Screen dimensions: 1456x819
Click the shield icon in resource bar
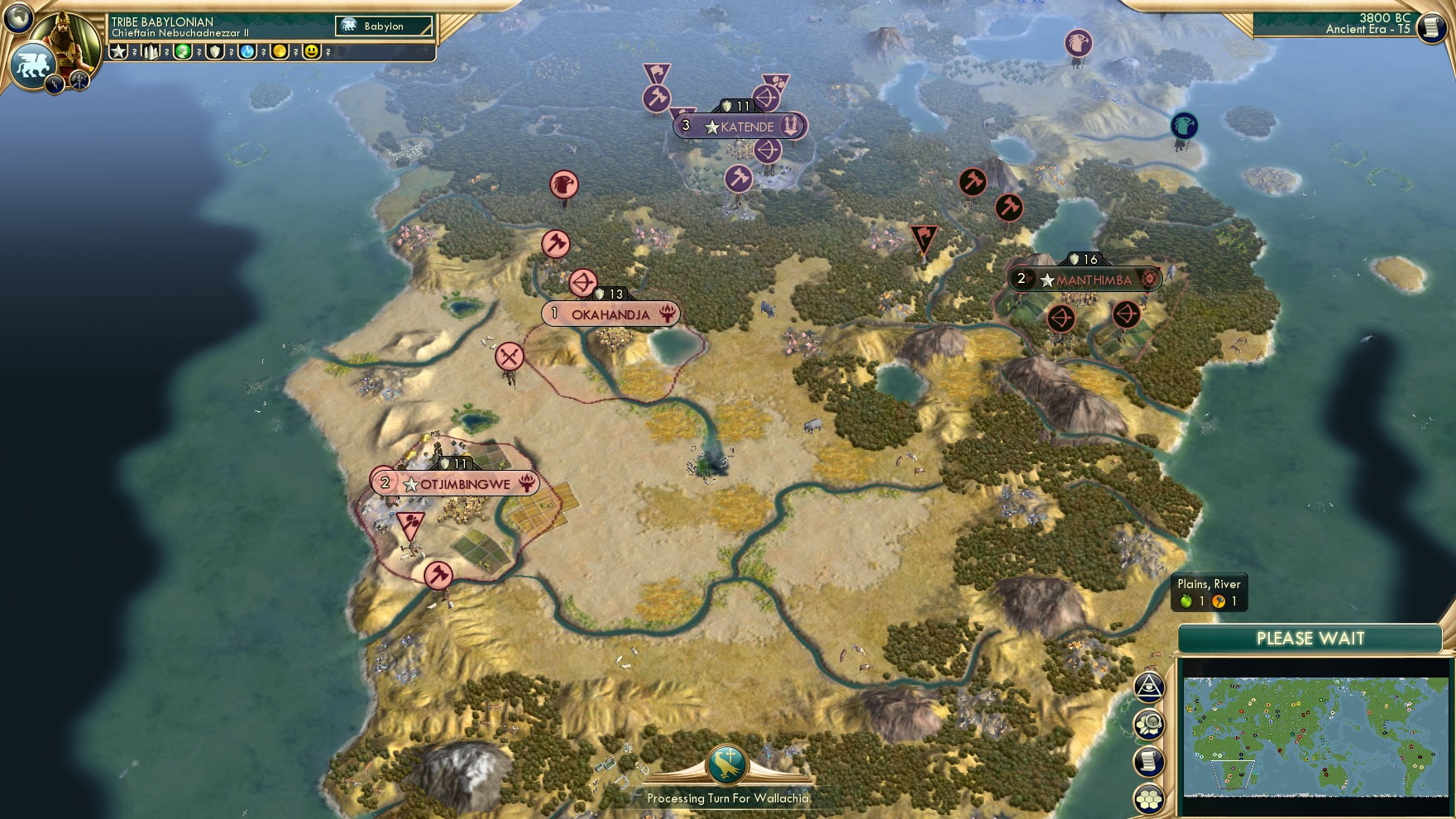[214, 51]
